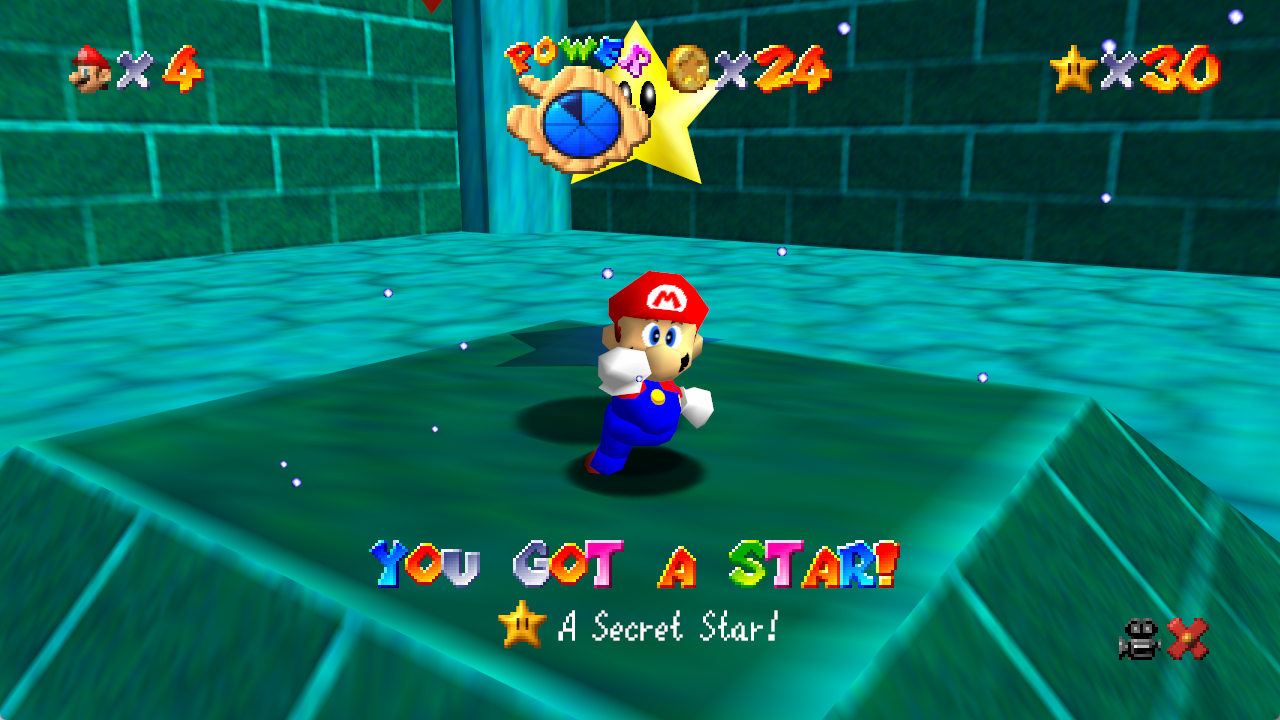Select the Mario head lives icon
The width and height of the screenshot is (1280, 720).
(90, 69)
